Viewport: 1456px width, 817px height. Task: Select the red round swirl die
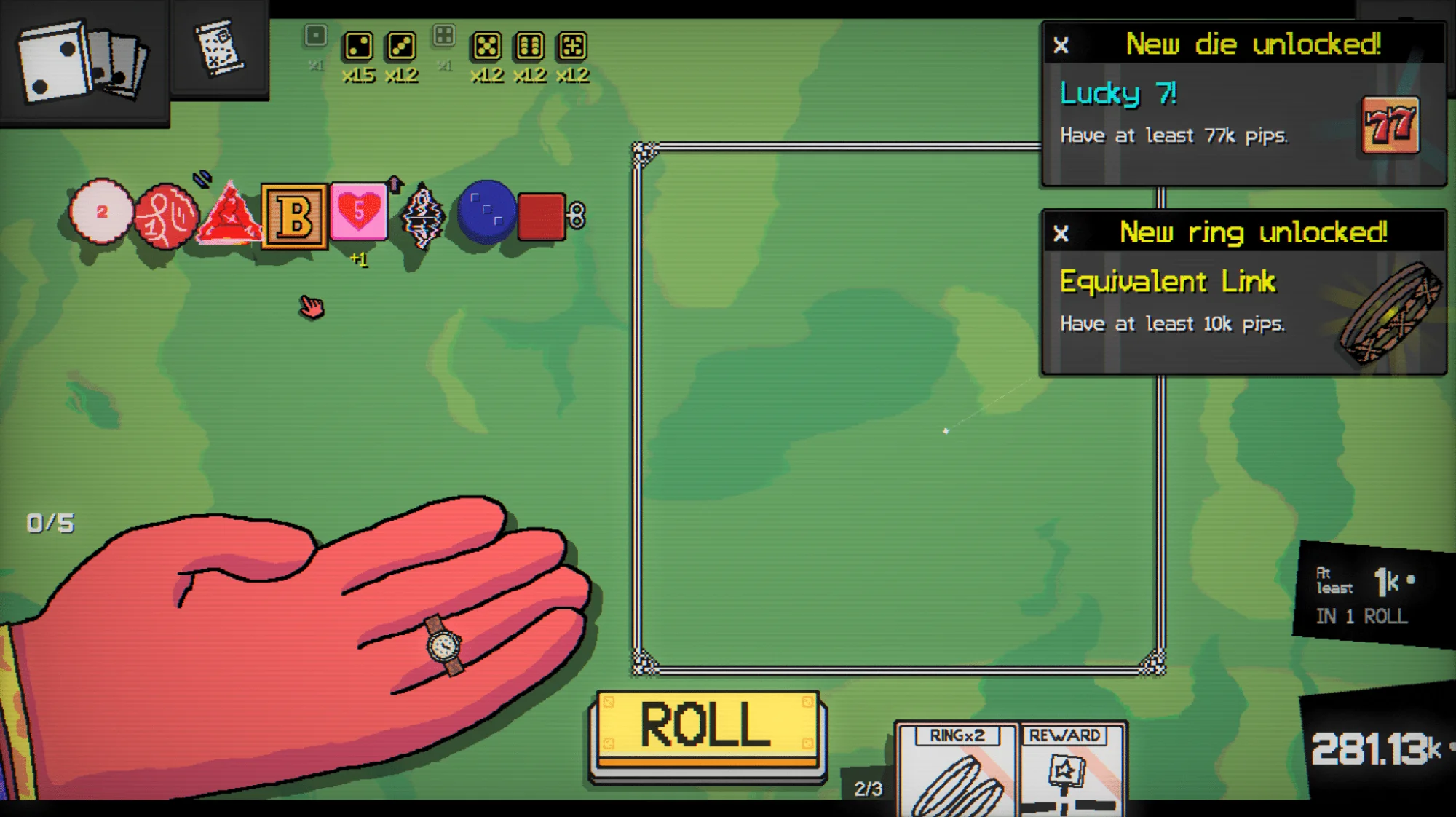[x=165, y=216]
